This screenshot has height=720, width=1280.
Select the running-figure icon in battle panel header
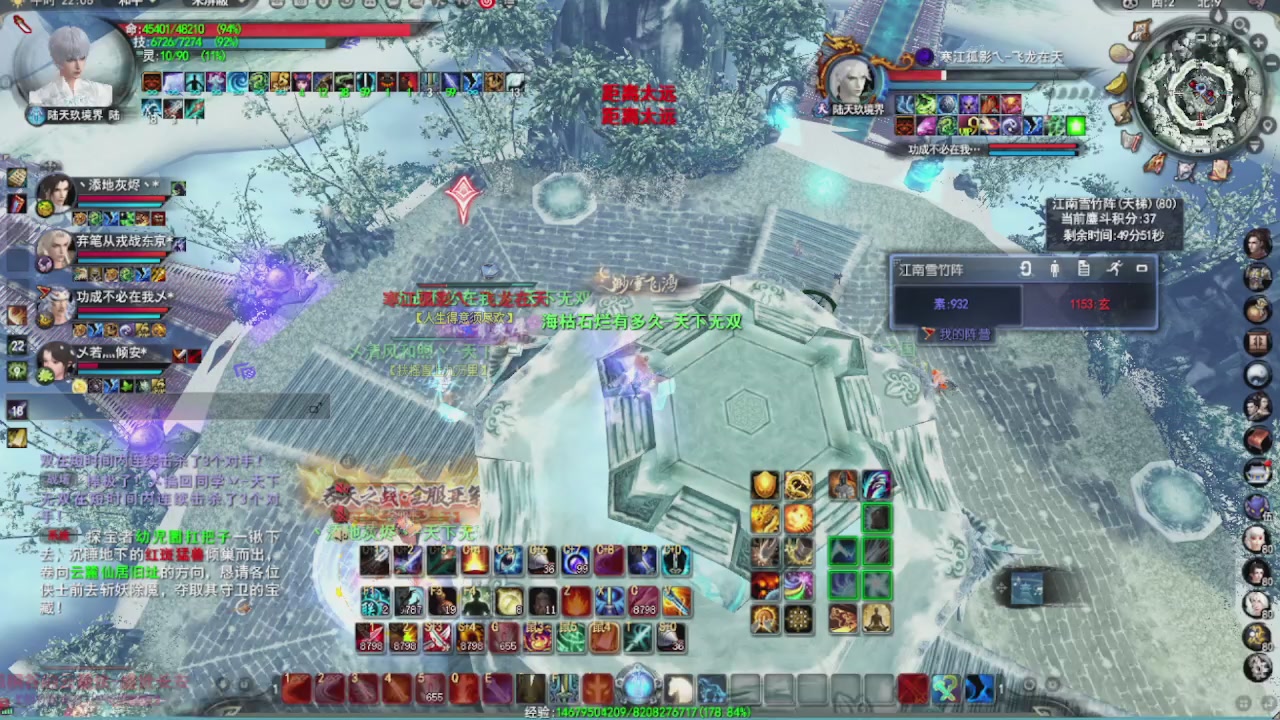click(x=1116, y=269)
